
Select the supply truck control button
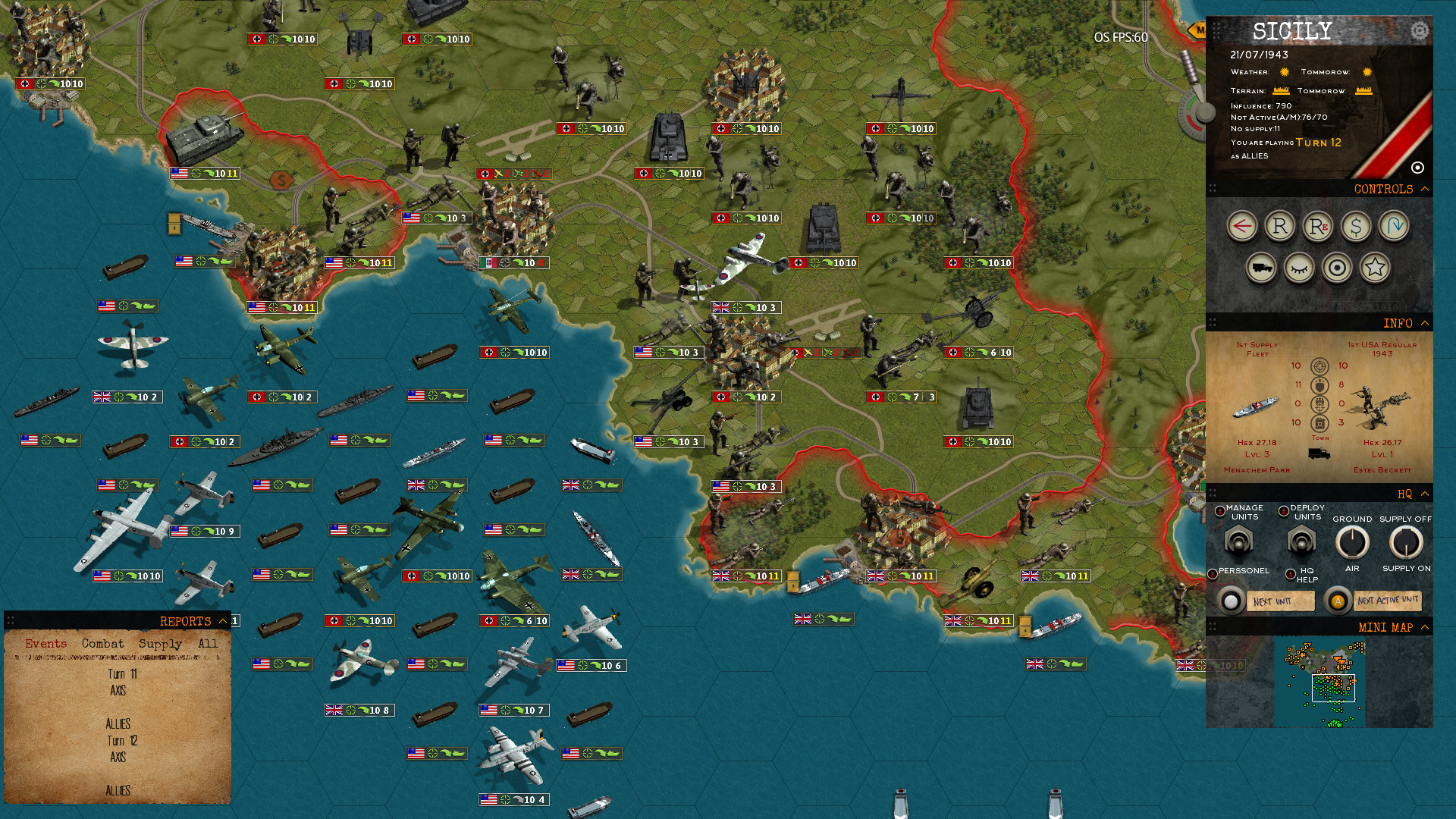coord(1261,268)
